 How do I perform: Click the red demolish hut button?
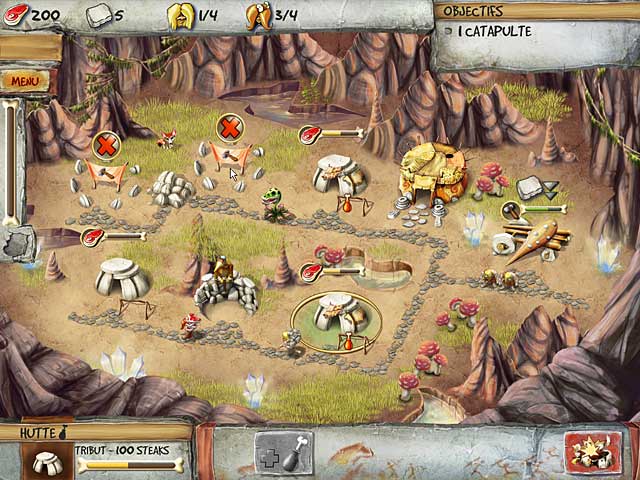point(592,451)
